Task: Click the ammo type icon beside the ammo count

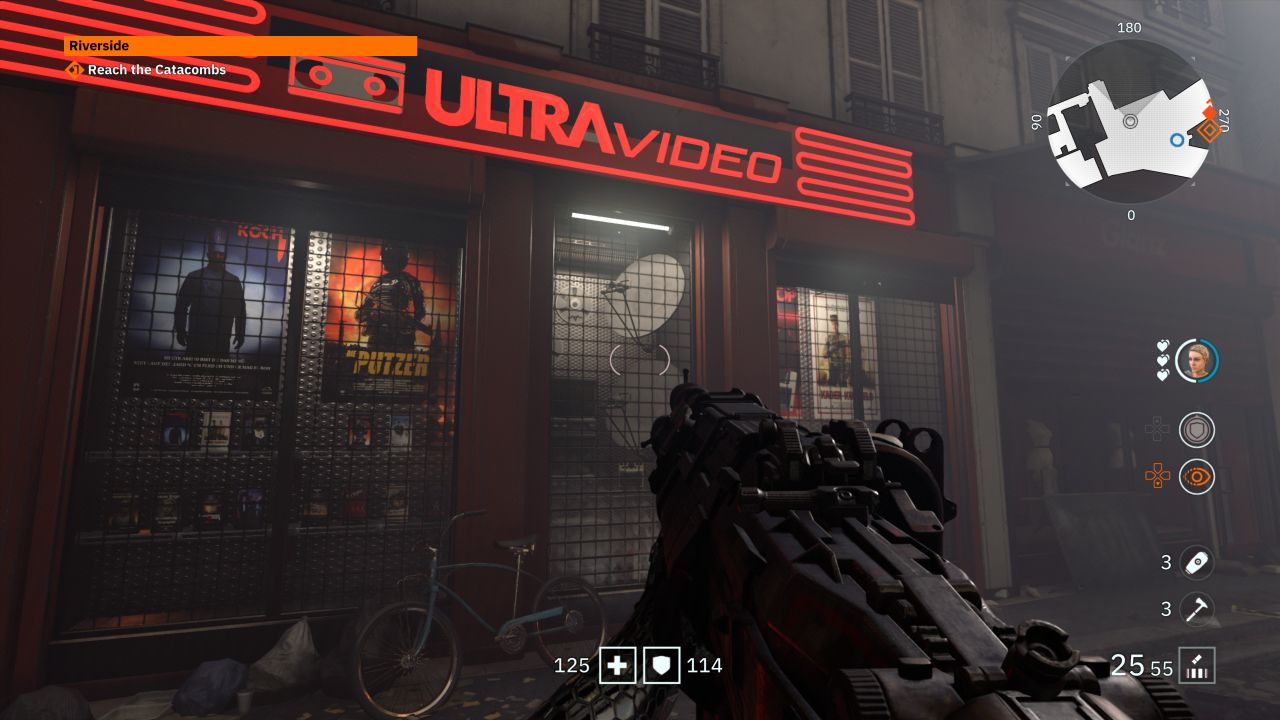Action: click(1197, 665)
